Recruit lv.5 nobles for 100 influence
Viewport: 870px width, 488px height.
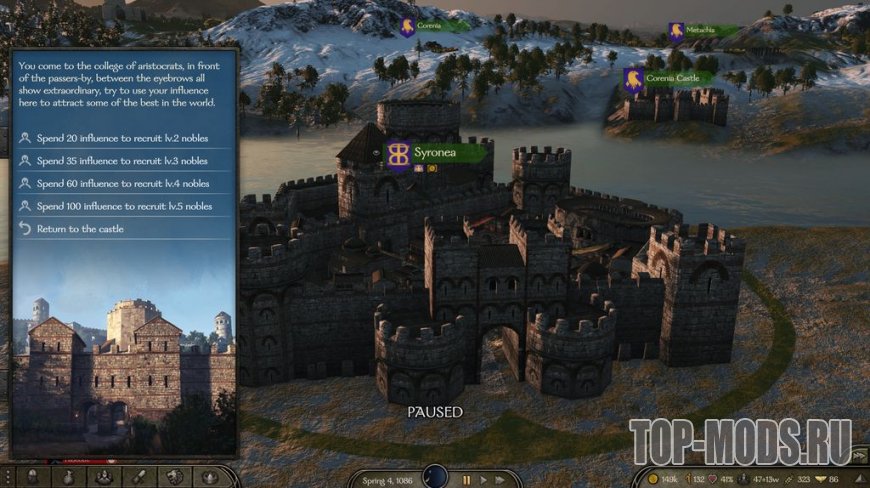(122, 207)
